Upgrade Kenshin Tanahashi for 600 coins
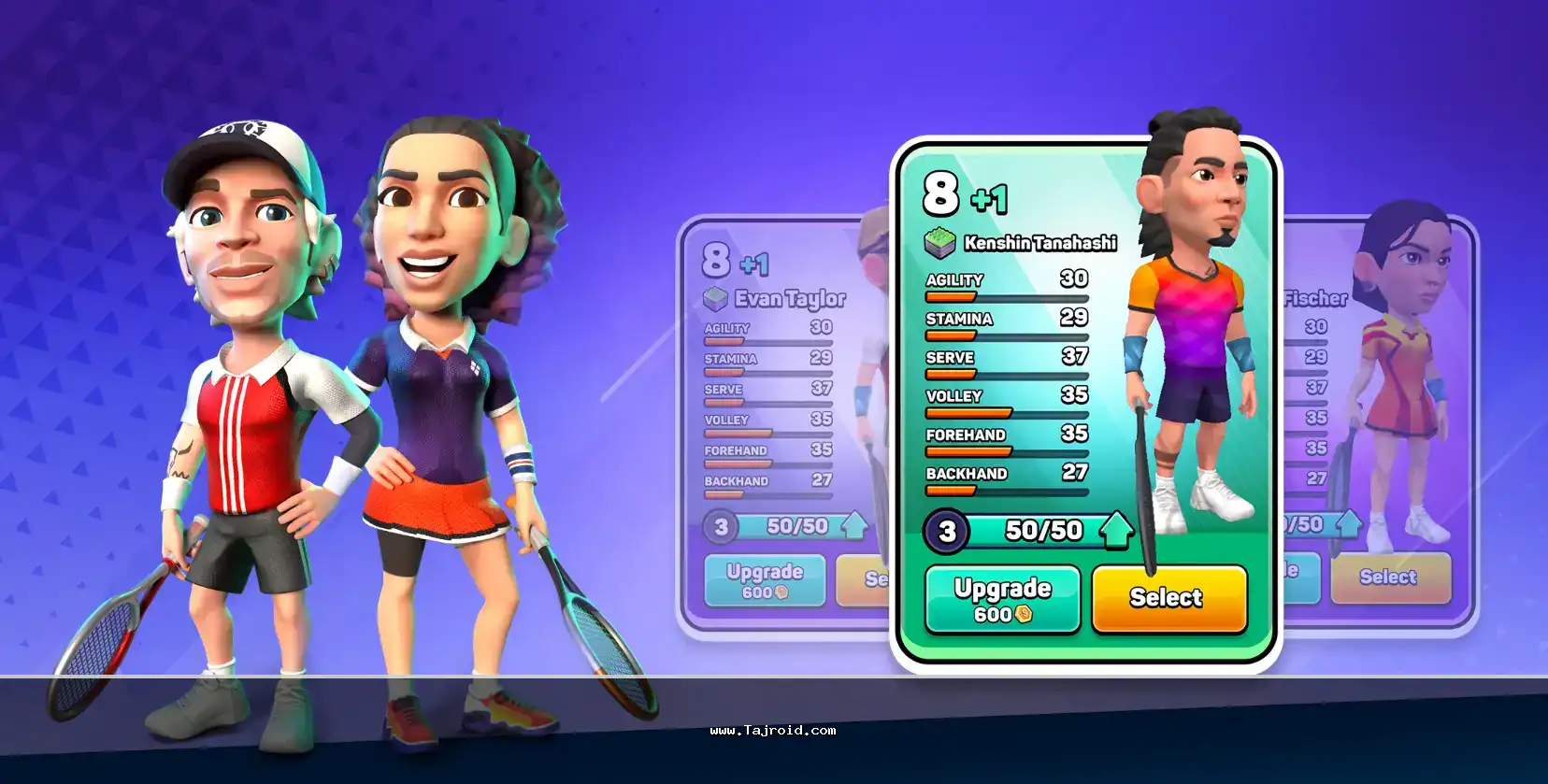 pyautogui.click(x=1002, y=600)
